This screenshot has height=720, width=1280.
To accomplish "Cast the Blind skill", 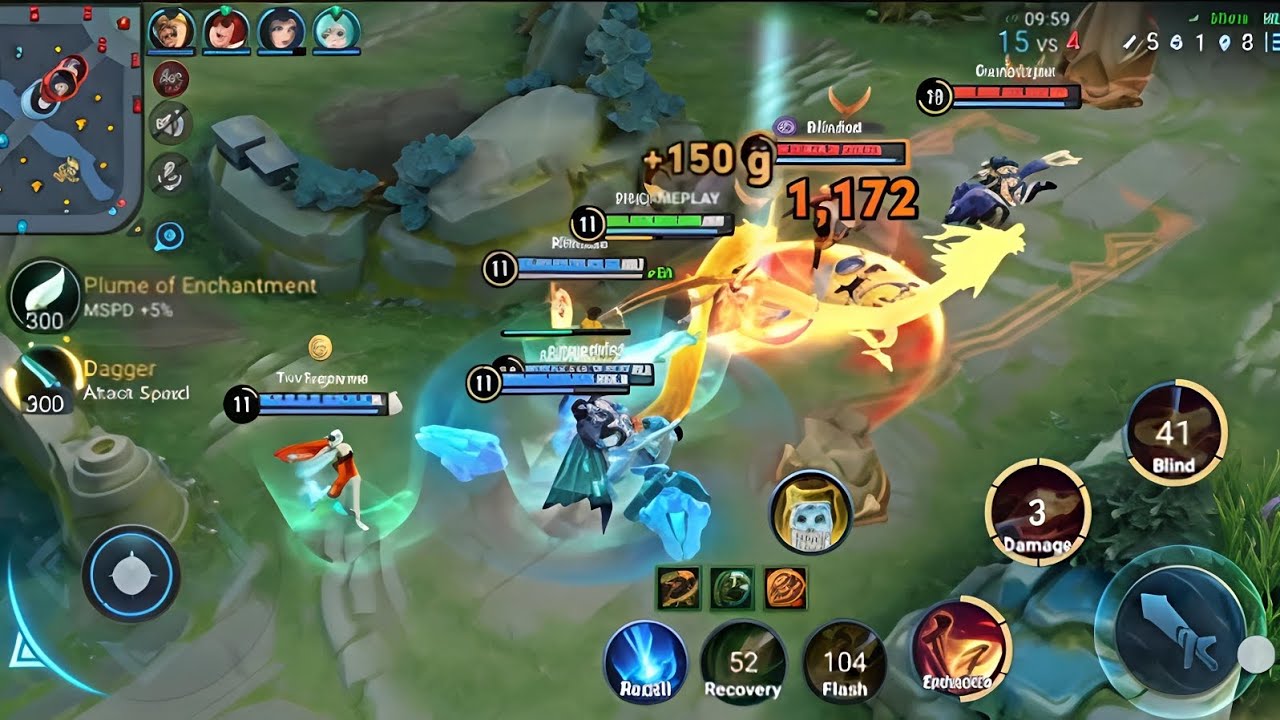I will click(x=1174, y=433).
